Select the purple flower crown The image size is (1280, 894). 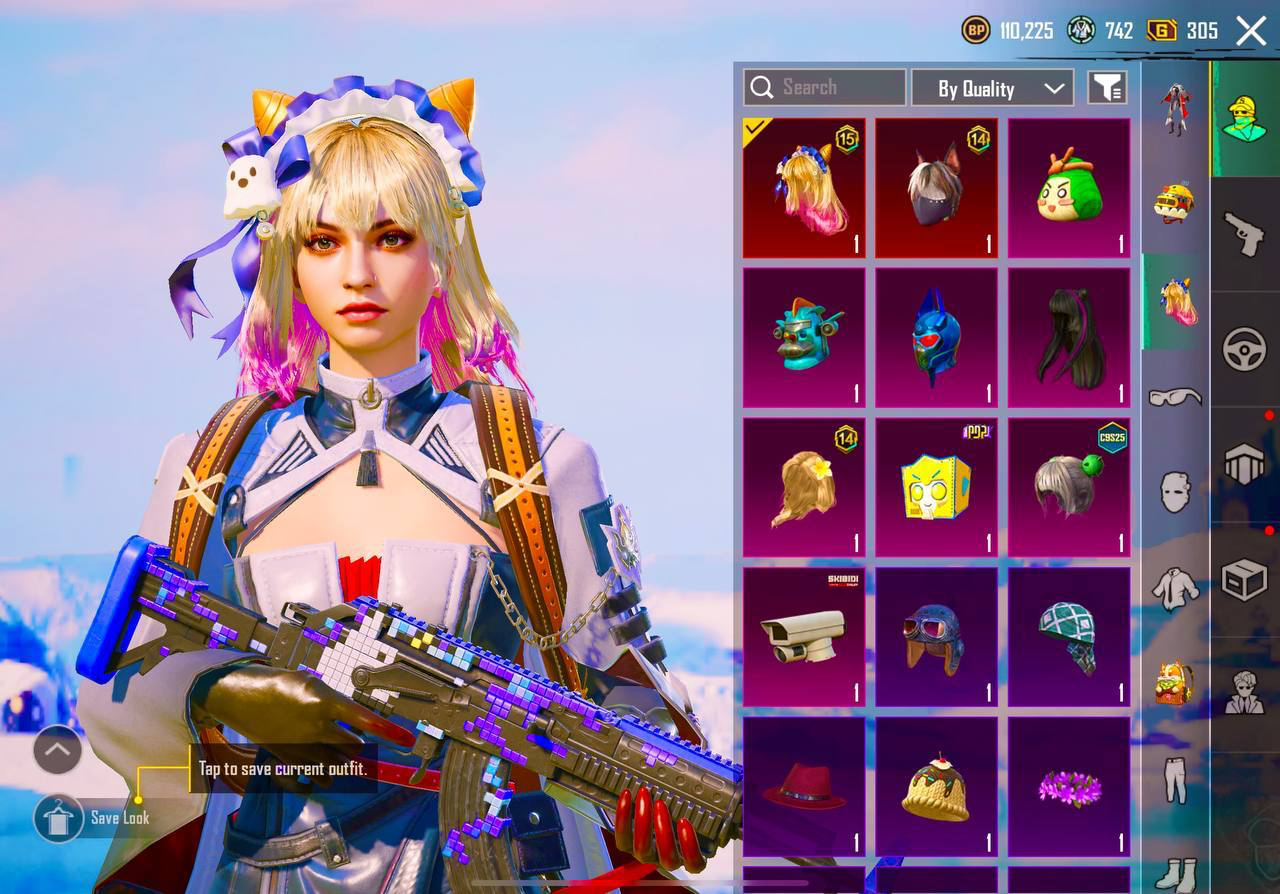pyautogui.click(x=1068, y=787)
